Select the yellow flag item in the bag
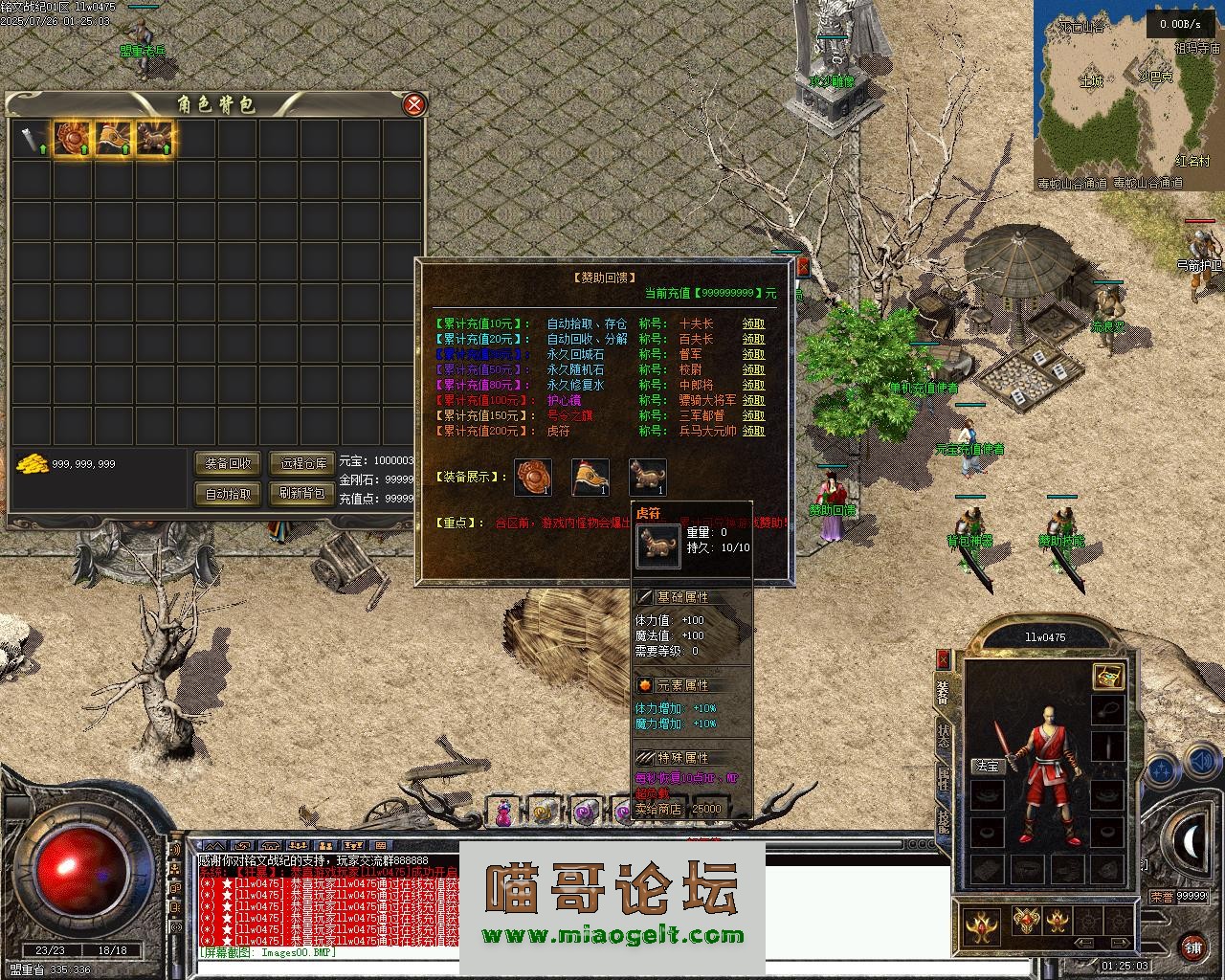This screenshot has width=1225, height=980. [x=113, y=140]
